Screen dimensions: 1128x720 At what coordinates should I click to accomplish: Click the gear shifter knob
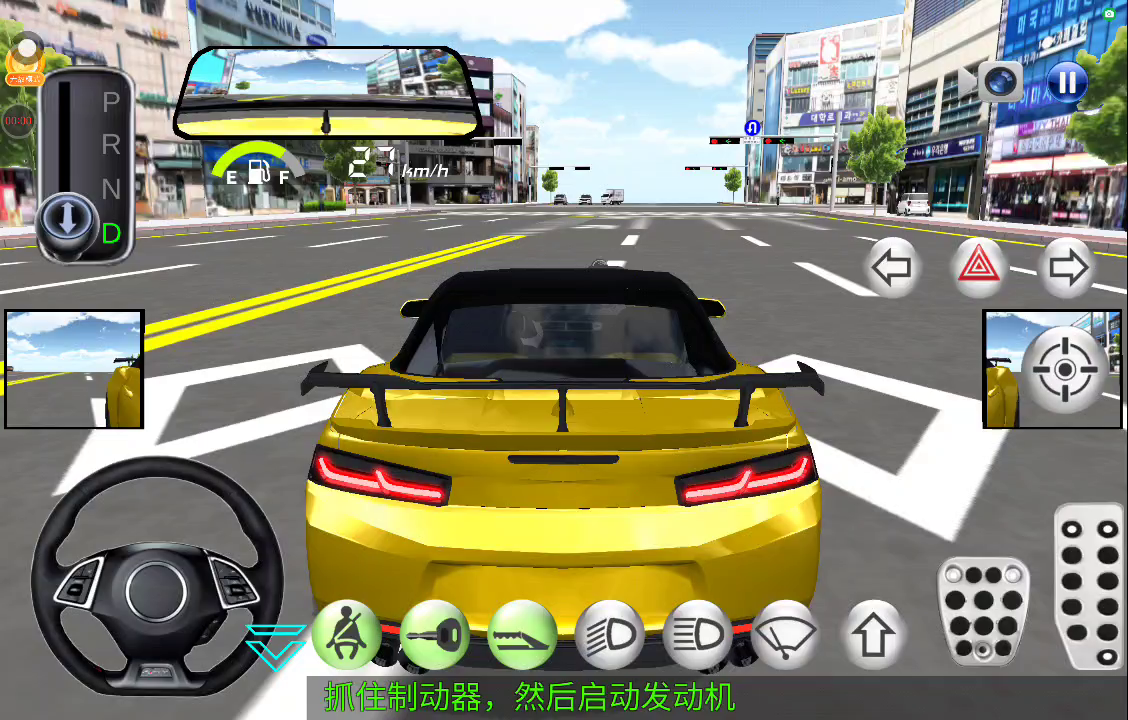(x=68, y=220)
